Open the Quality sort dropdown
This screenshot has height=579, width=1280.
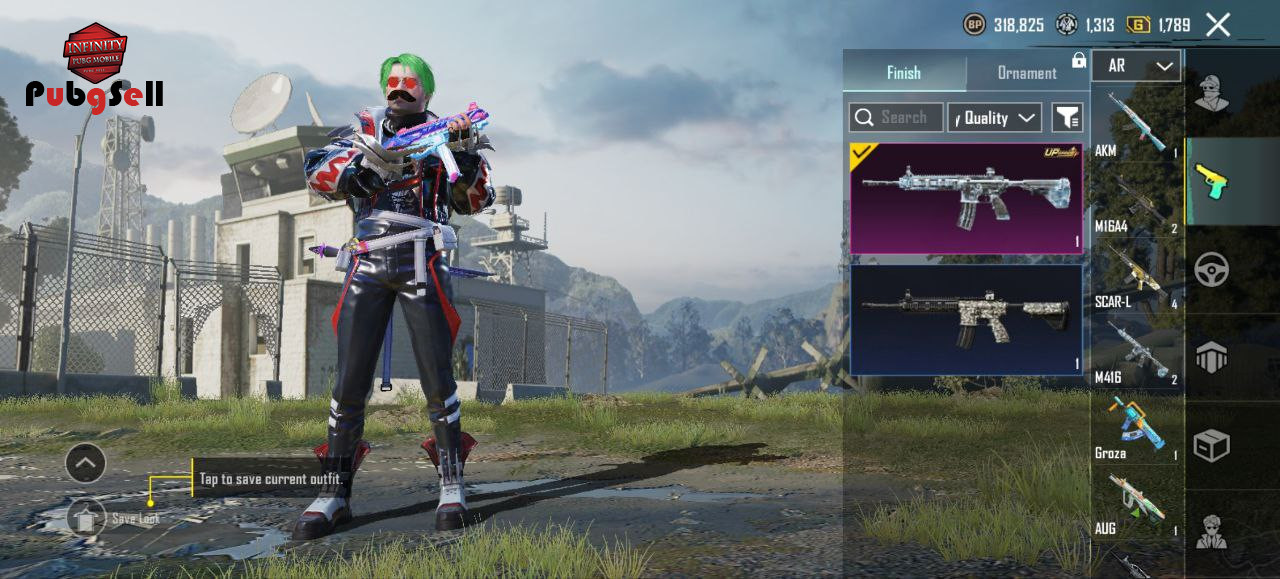(995, 118)
